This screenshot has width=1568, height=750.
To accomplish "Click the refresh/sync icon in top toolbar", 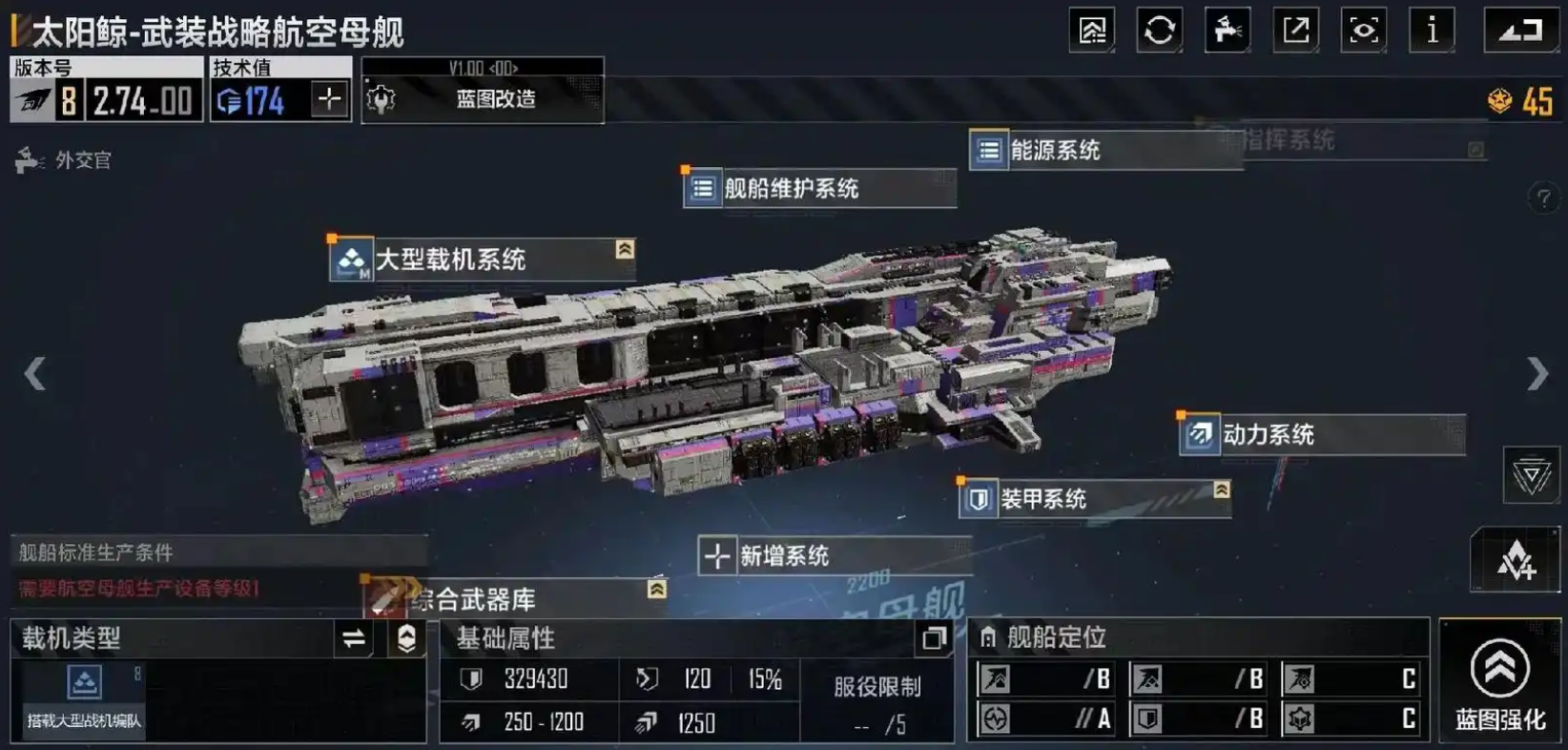I will (1158, 30).
